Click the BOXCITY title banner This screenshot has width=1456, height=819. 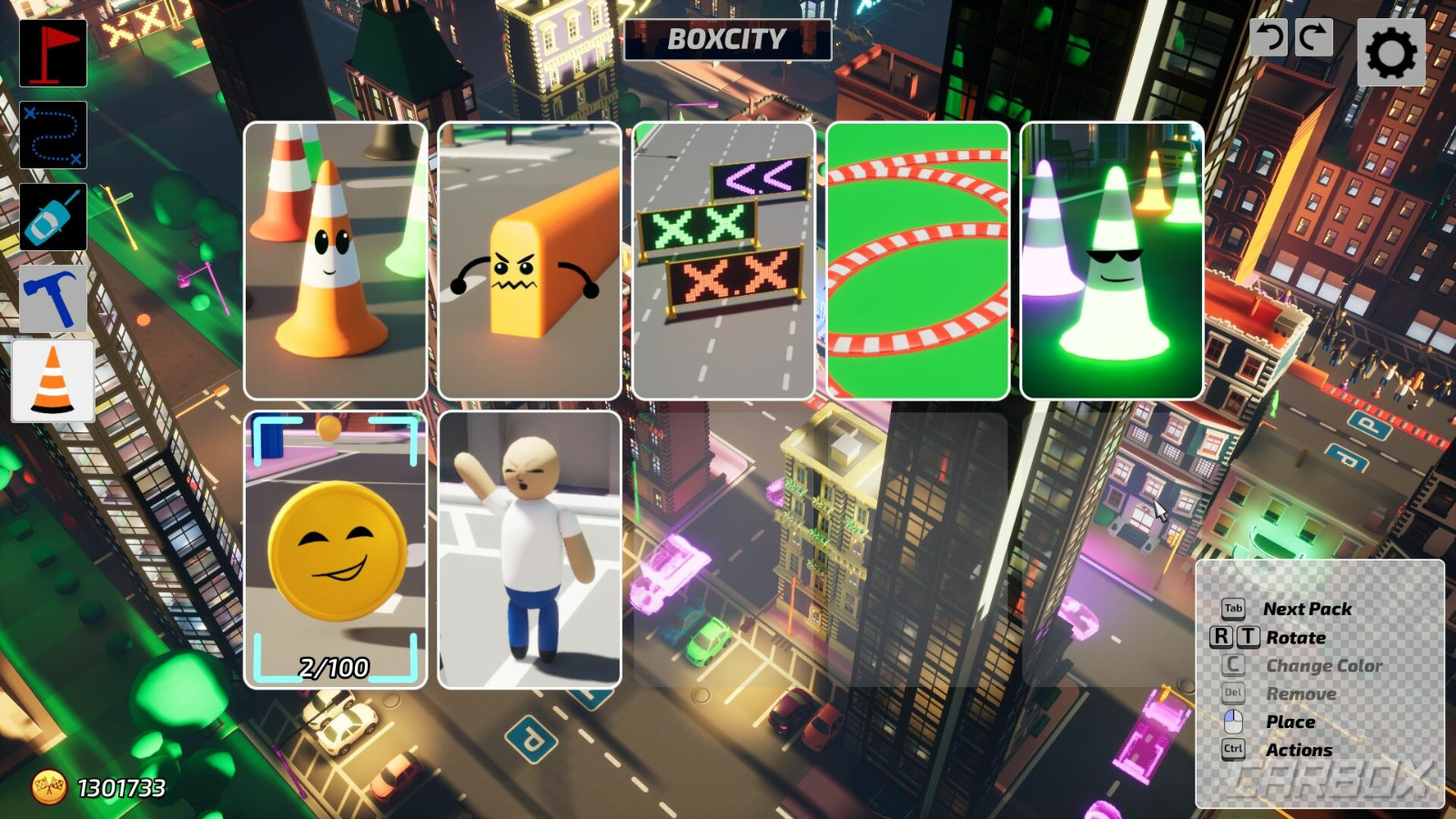[727, 40]
